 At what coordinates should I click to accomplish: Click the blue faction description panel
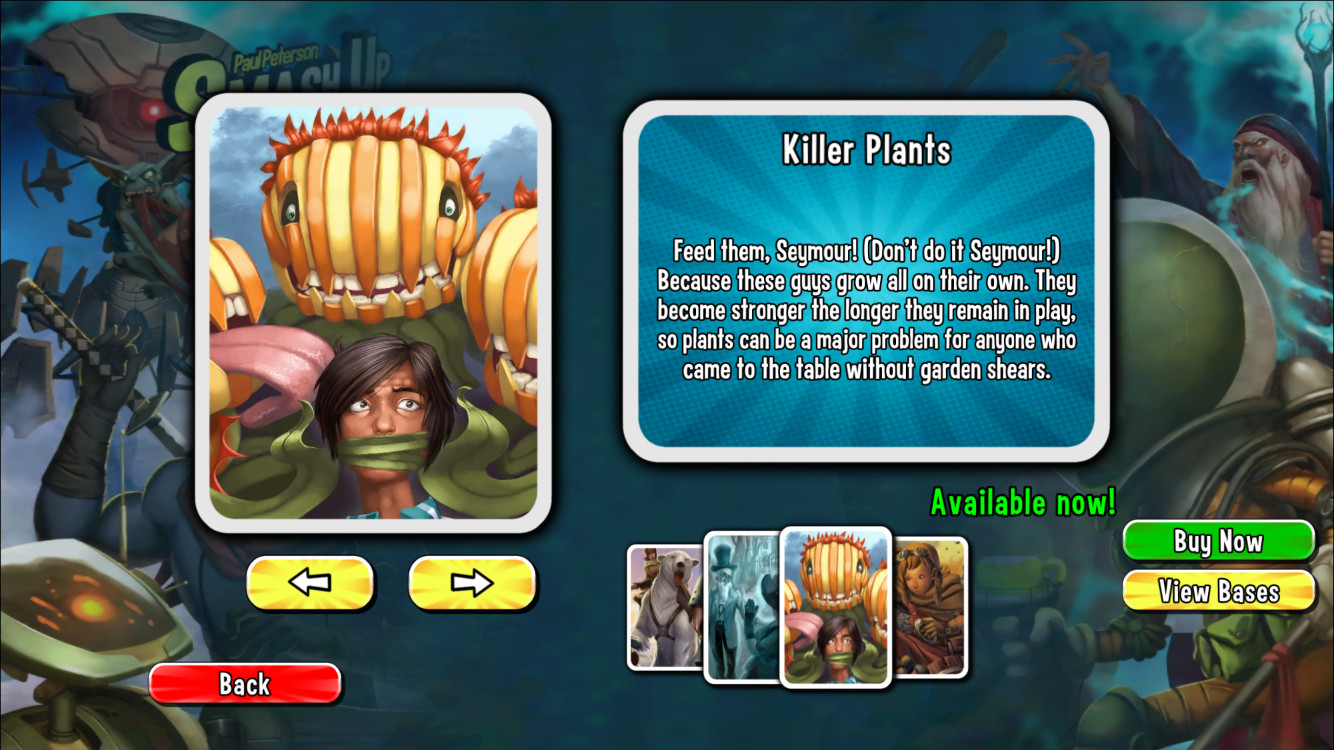[x=866, y=285]
